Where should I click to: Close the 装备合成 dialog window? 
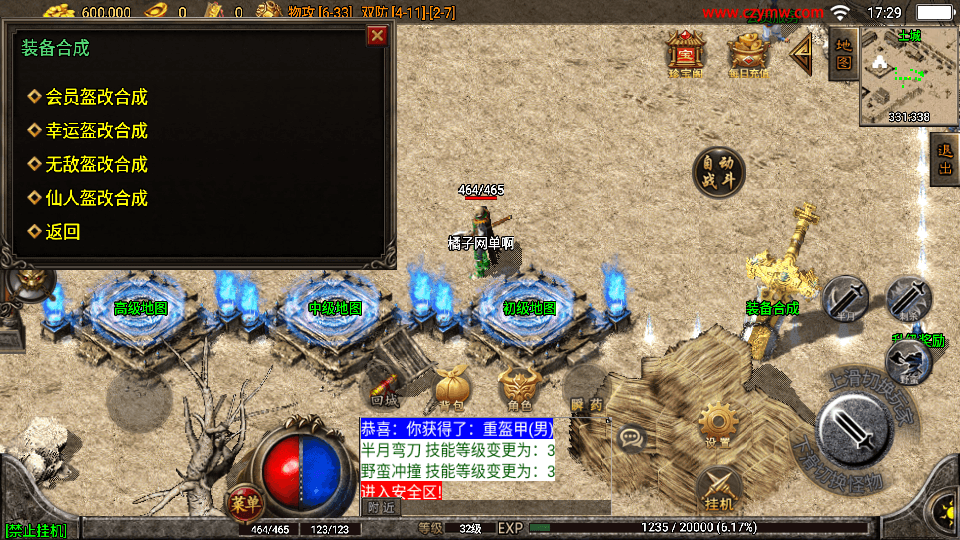pos(377,36)
